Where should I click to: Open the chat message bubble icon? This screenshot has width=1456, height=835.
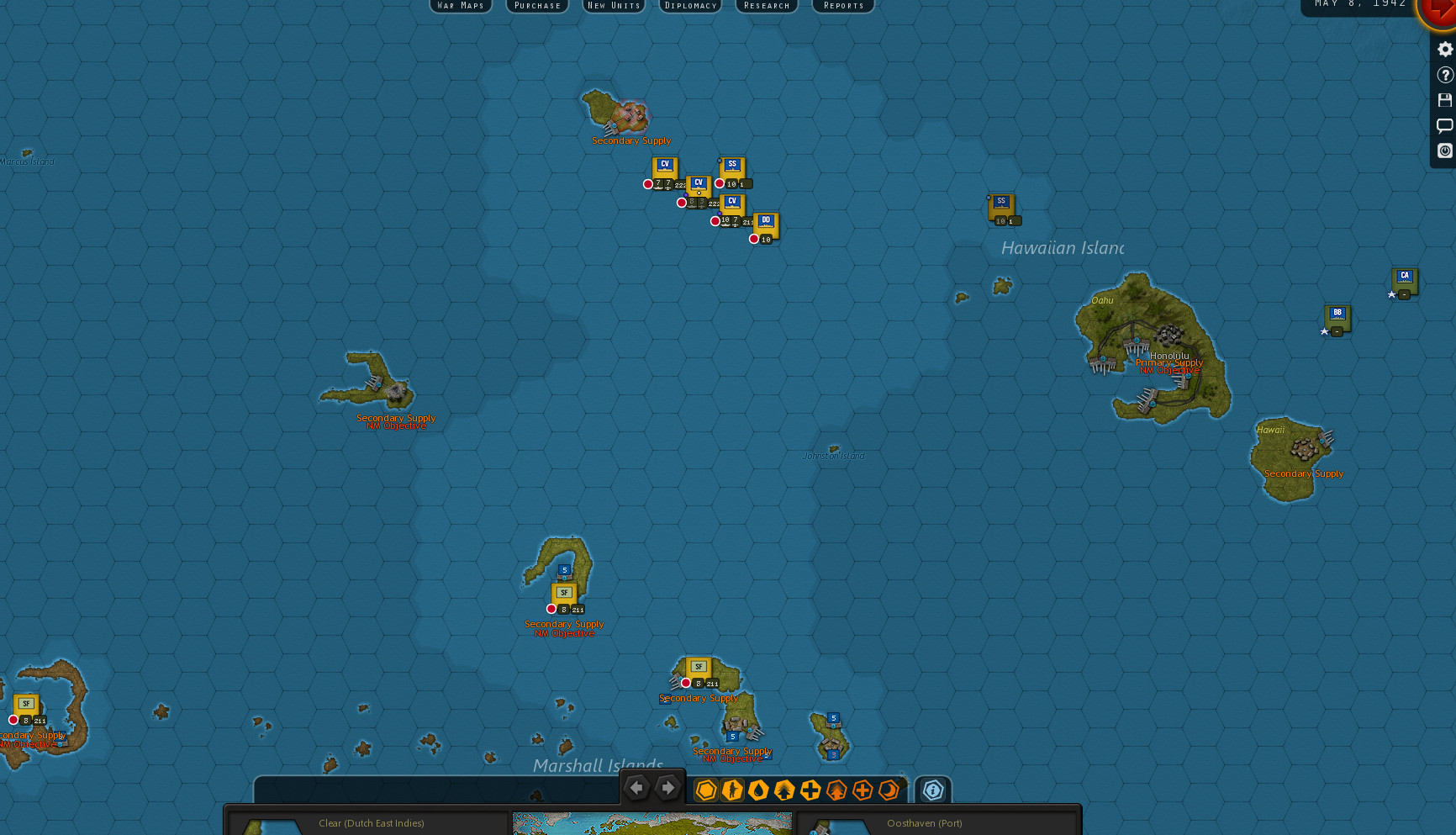[1445, 125]
